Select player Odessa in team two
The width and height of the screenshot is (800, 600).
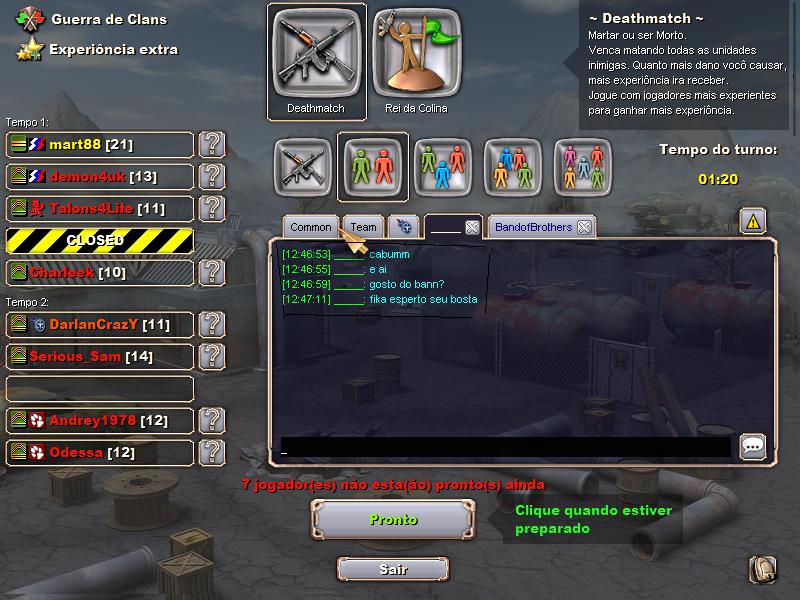coord(100,453)
